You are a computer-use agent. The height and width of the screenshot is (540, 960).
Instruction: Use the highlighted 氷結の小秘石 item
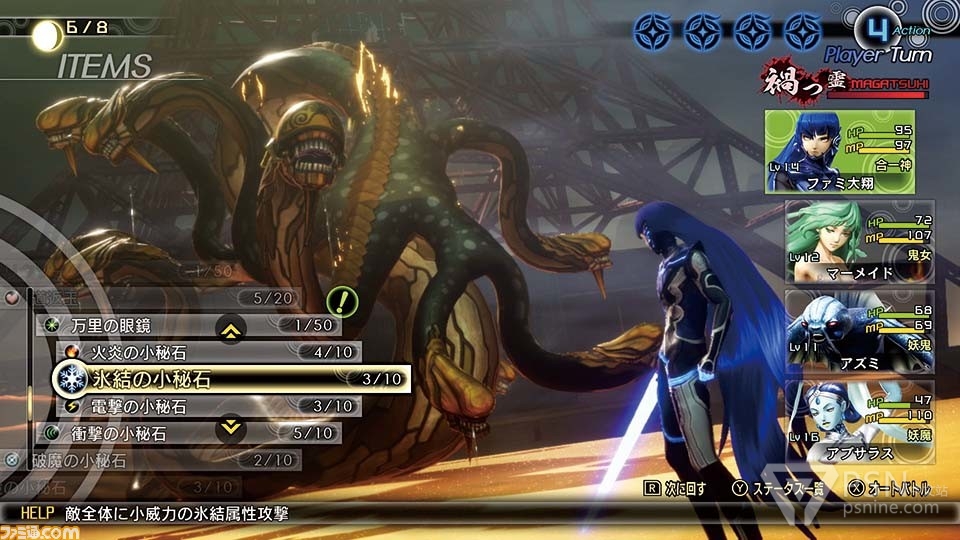coord(230,379)
